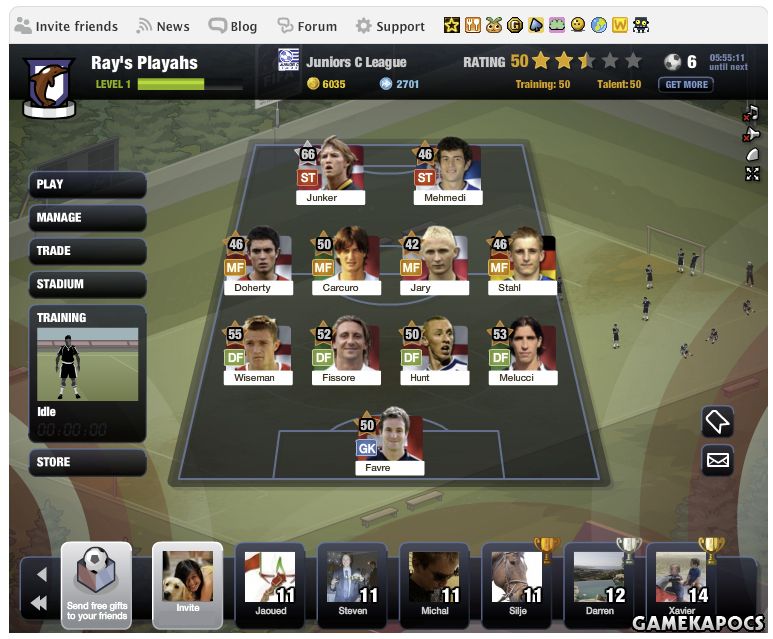Image resolution: width=773 pixels, height=639 pixels.
Task: Open the Support page
Action: click(390, 26)
